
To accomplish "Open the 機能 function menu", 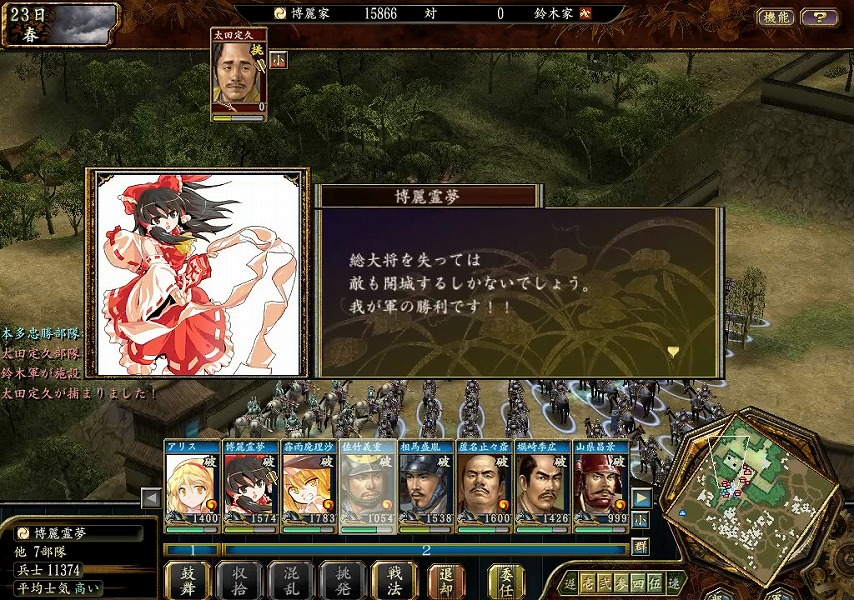I will 775,17.
